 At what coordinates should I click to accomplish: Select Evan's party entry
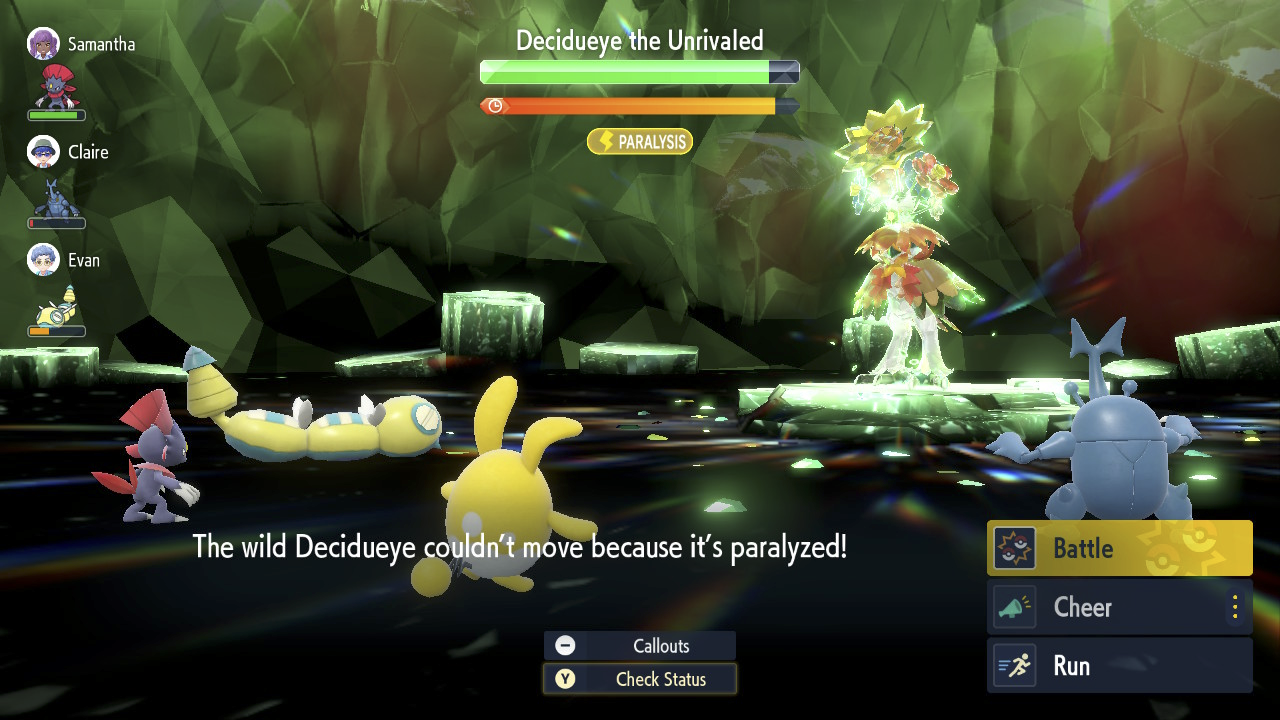(x=66, y=260)
